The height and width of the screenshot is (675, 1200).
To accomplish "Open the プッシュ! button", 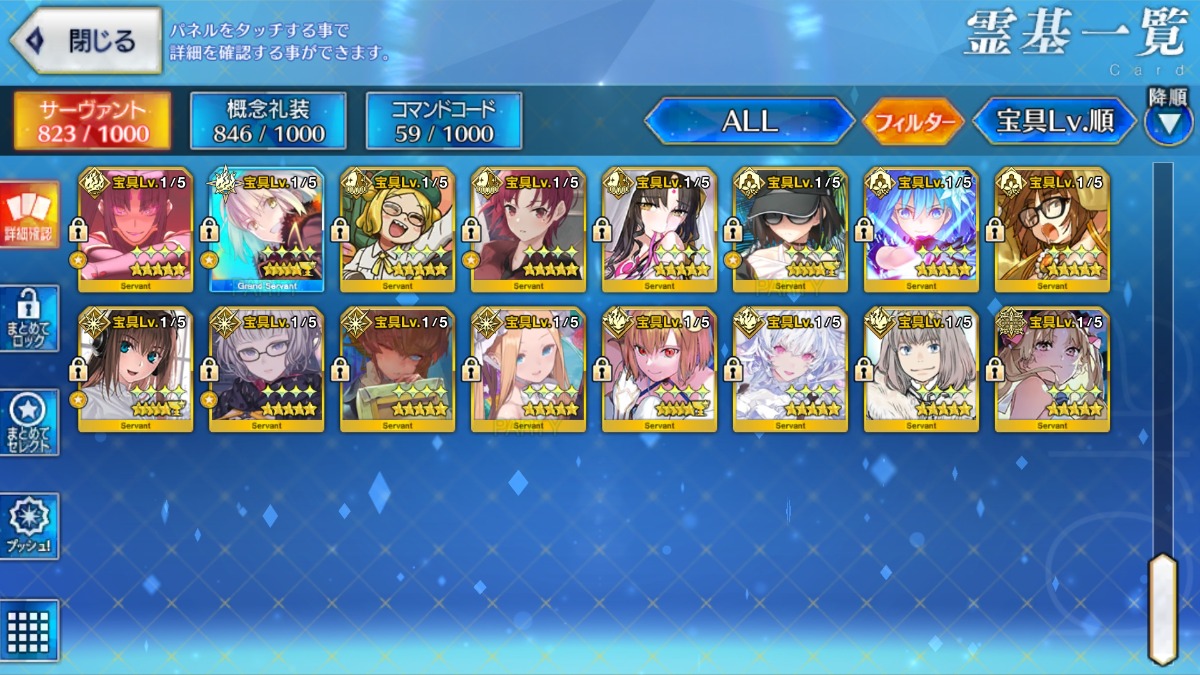I will pos(29,526).
